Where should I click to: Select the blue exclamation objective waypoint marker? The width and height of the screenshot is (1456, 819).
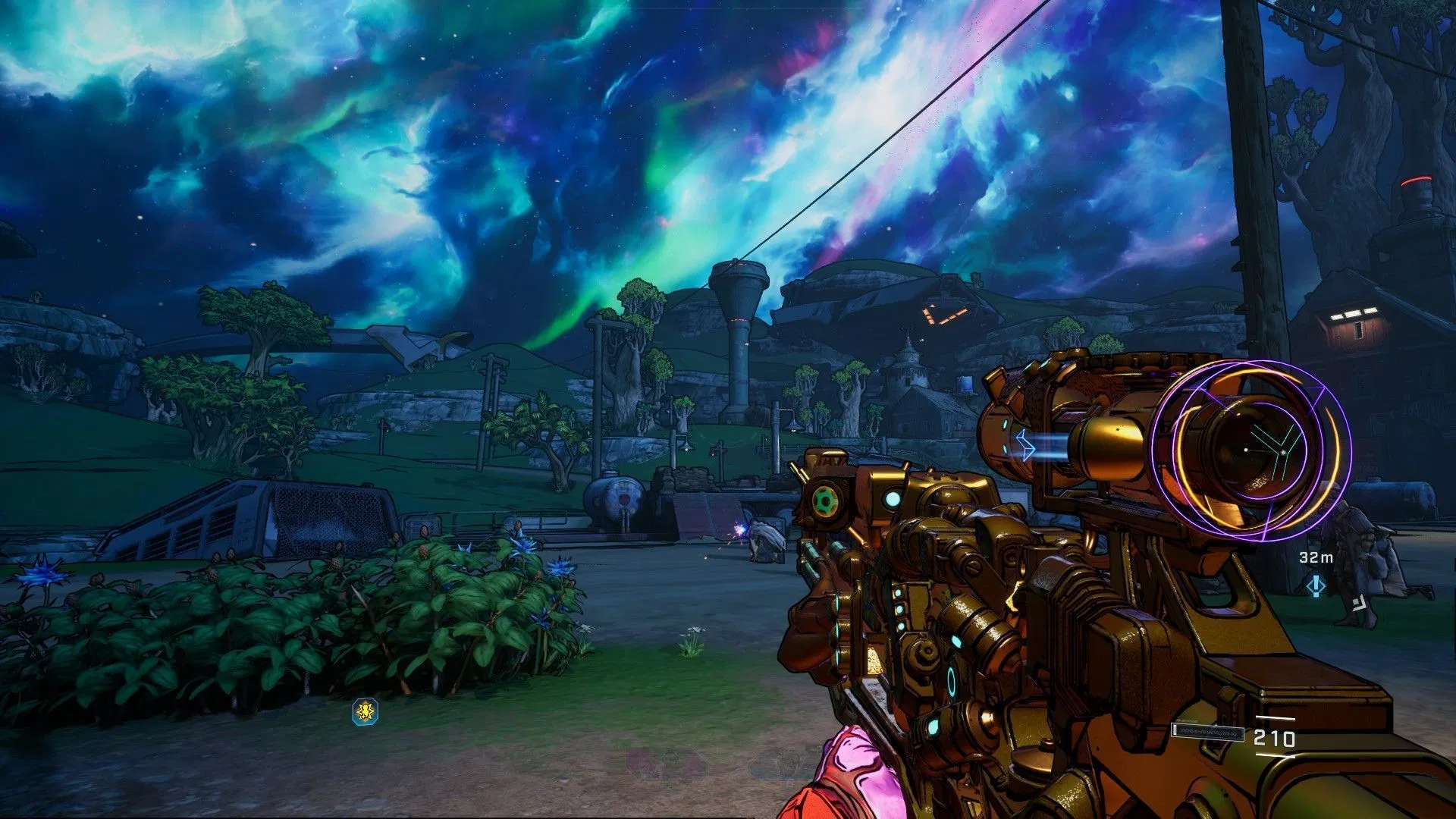pos(1316,585)
